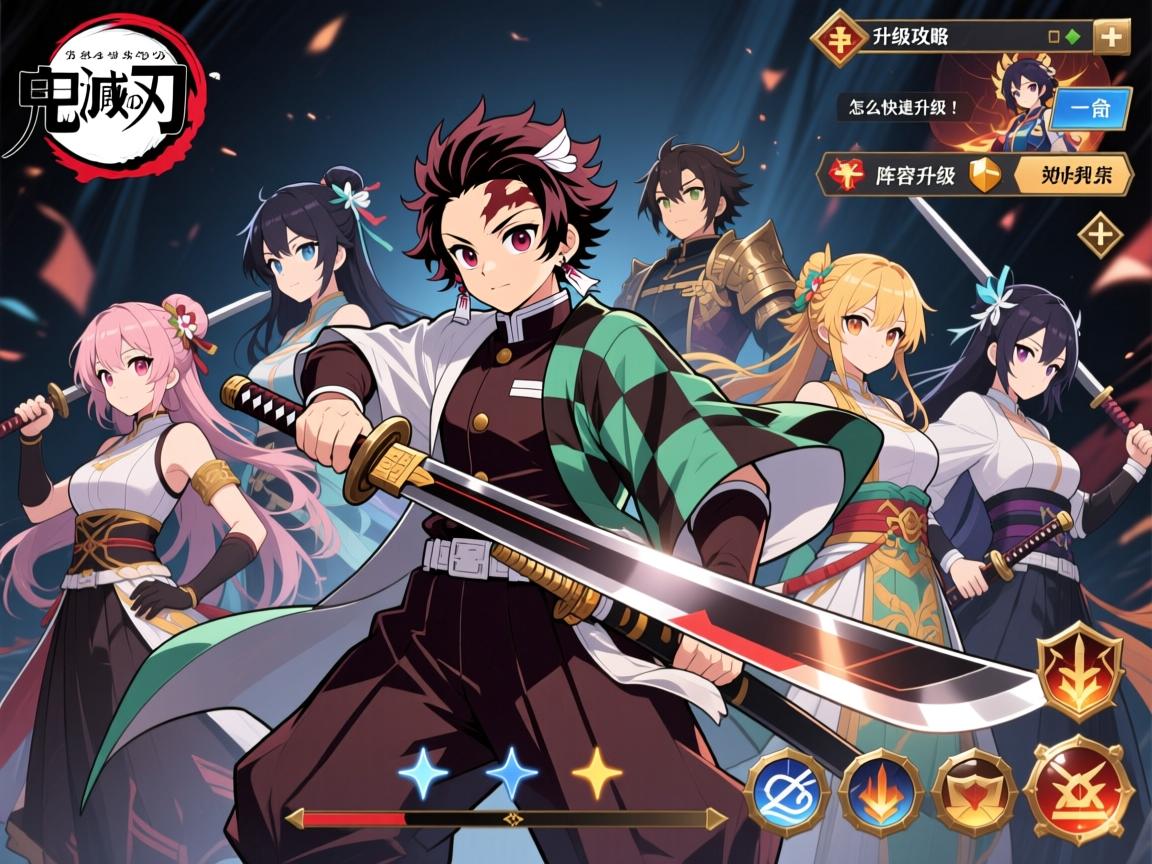The height and width of the screenshot is (864, 1152).
Task: Activate the blue swirl skill icon
Action: click(786, 792)
